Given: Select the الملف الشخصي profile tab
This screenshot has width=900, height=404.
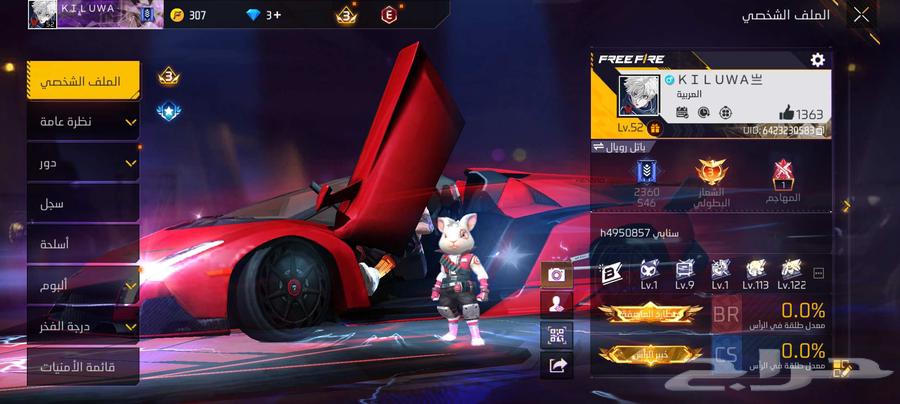Looking at the screenshot, I should pyautogui.click(x=83, y=81).
